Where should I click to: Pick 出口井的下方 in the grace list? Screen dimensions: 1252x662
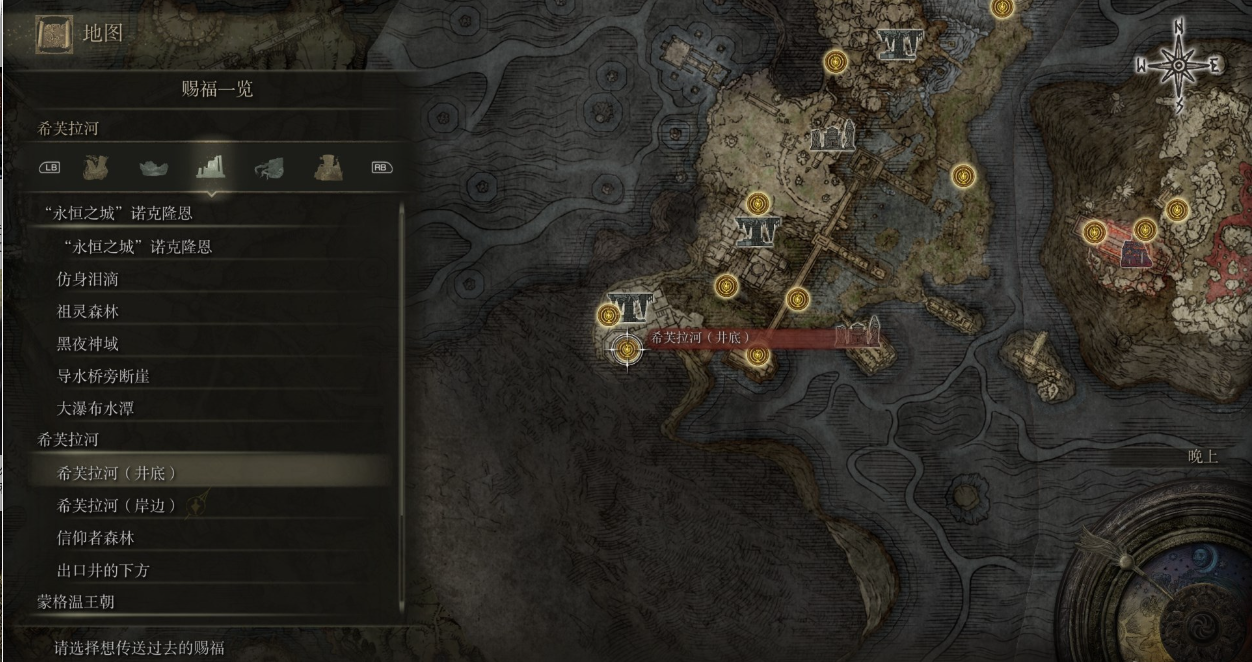pos(104,570)
